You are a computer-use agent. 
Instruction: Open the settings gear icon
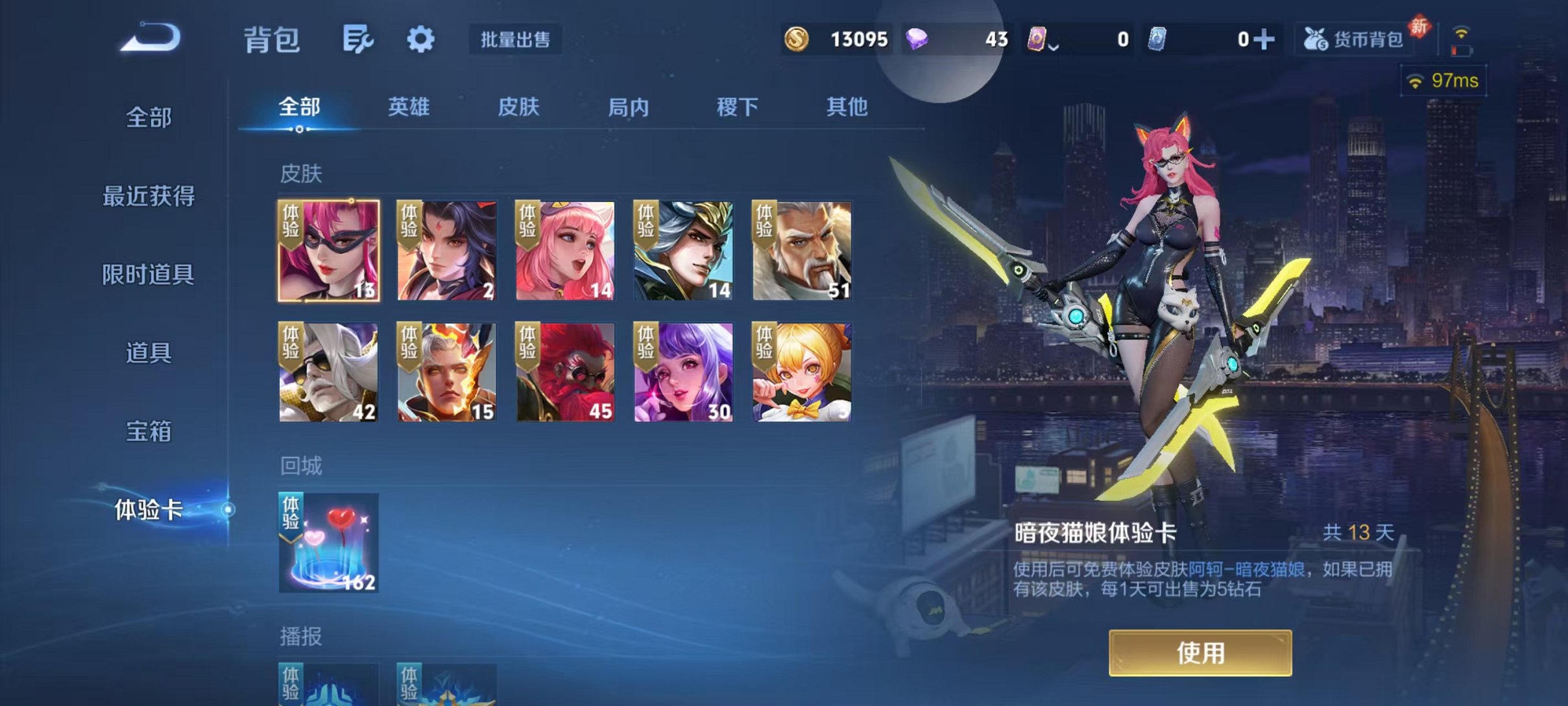pyautogui.click(x=421, y=39)
